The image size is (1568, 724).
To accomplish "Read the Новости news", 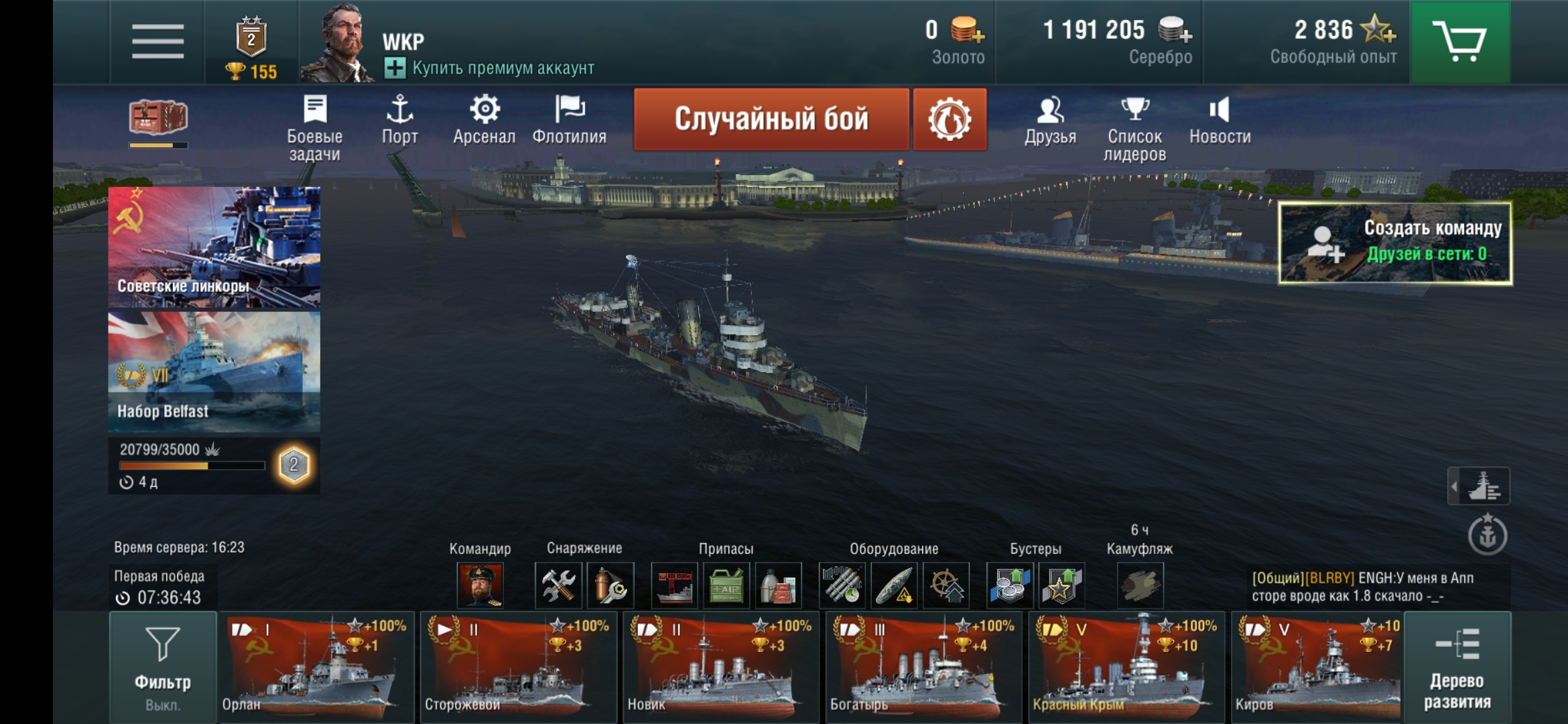I will [x=1220, y=121].
